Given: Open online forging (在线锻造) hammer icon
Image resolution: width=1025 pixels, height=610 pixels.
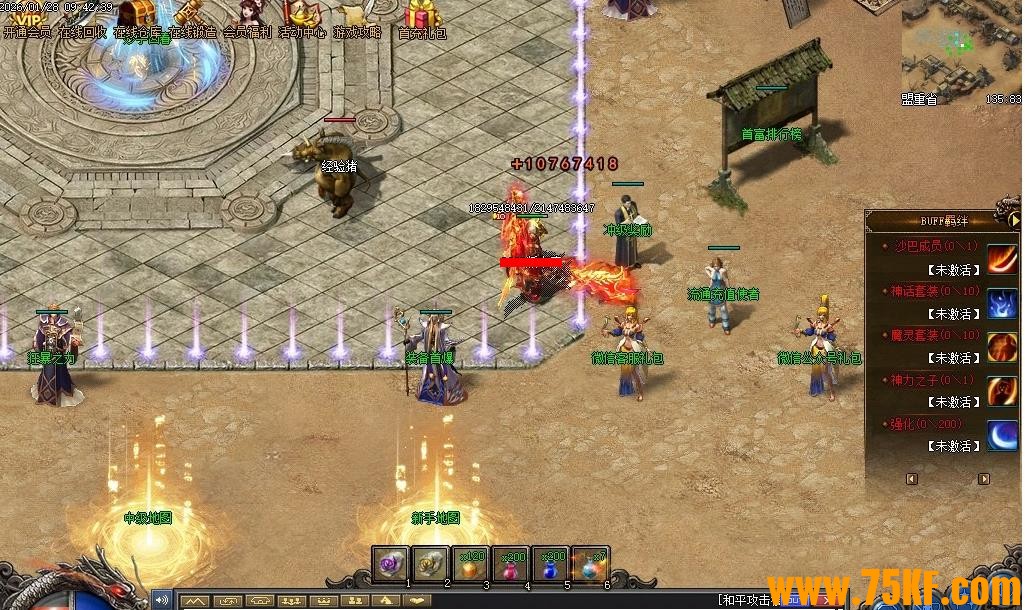Looking at the screenshot, I should [190, 16].
